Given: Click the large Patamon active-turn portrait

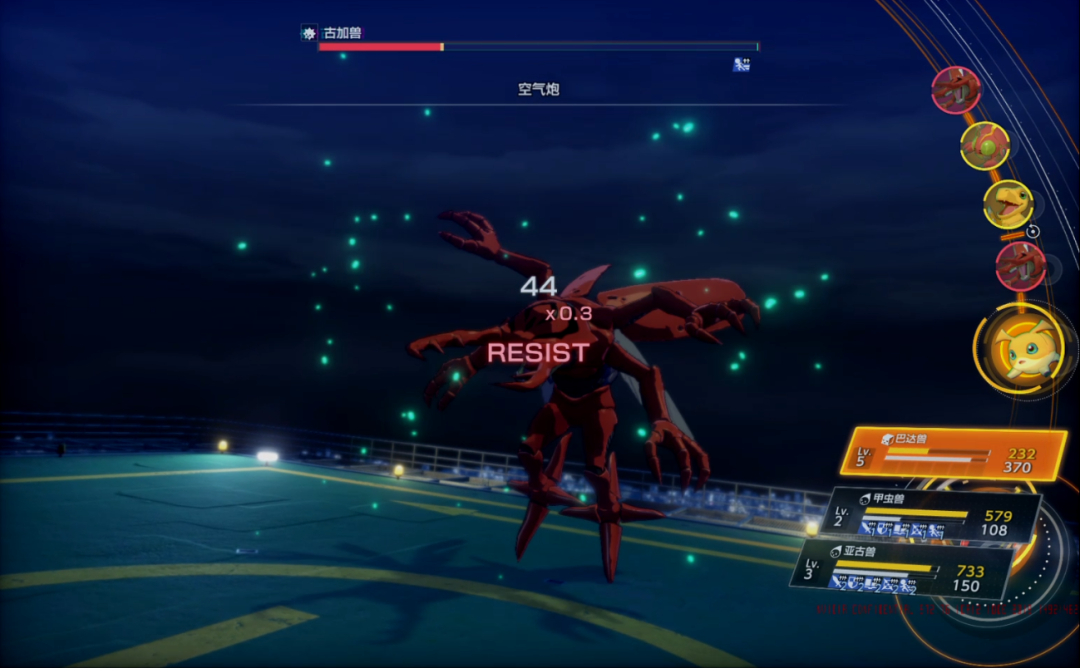Looking at the screenshot, I should 1018,349.
